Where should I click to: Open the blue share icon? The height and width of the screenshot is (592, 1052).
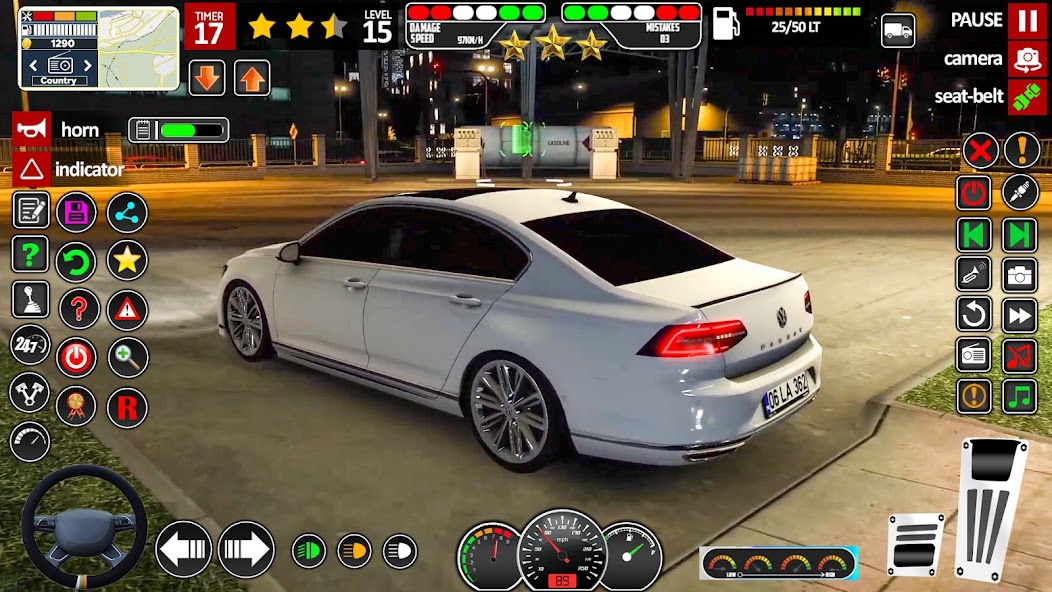(x=127, y=212)
